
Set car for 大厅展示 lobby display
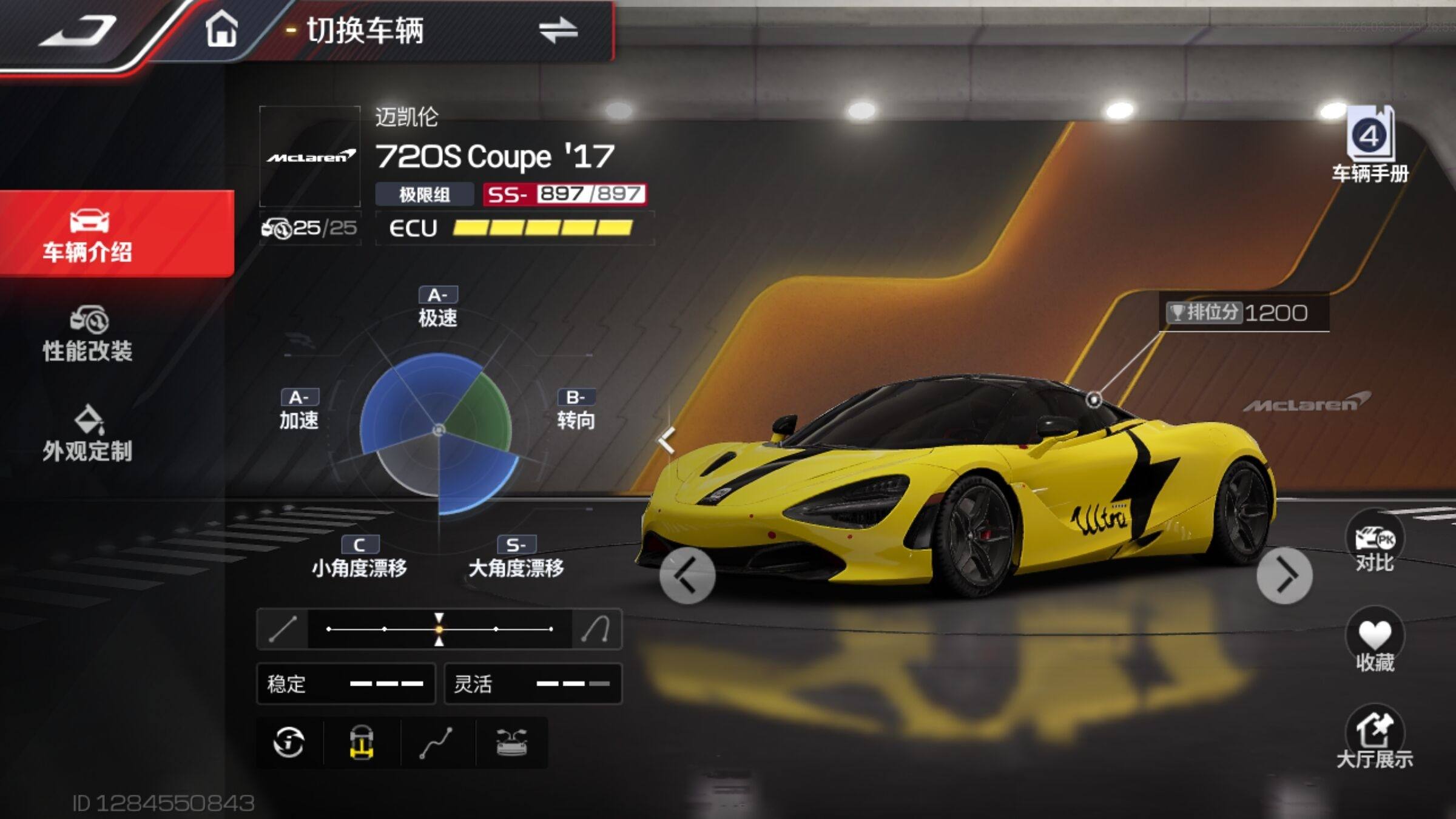point(1374,738)
